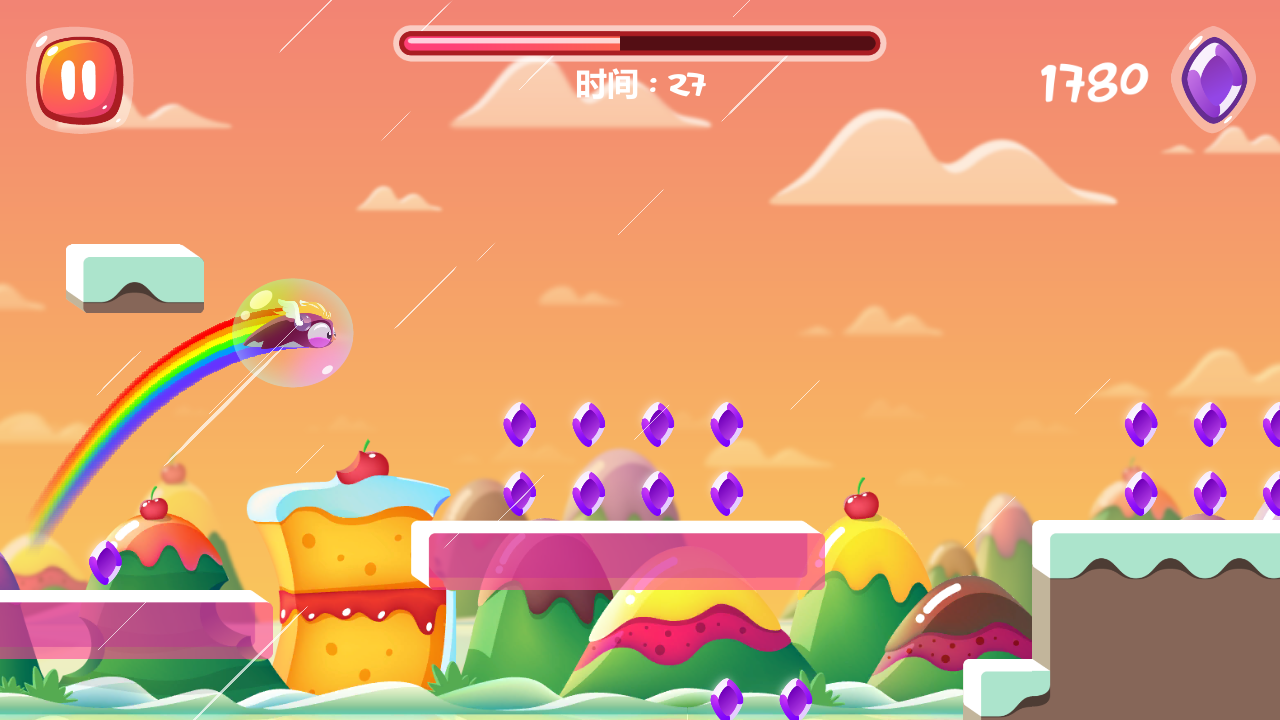This screenshot has width=1280, height=720.
Task: Tap the pause button in top-left corner
Action: click(78, 78)
